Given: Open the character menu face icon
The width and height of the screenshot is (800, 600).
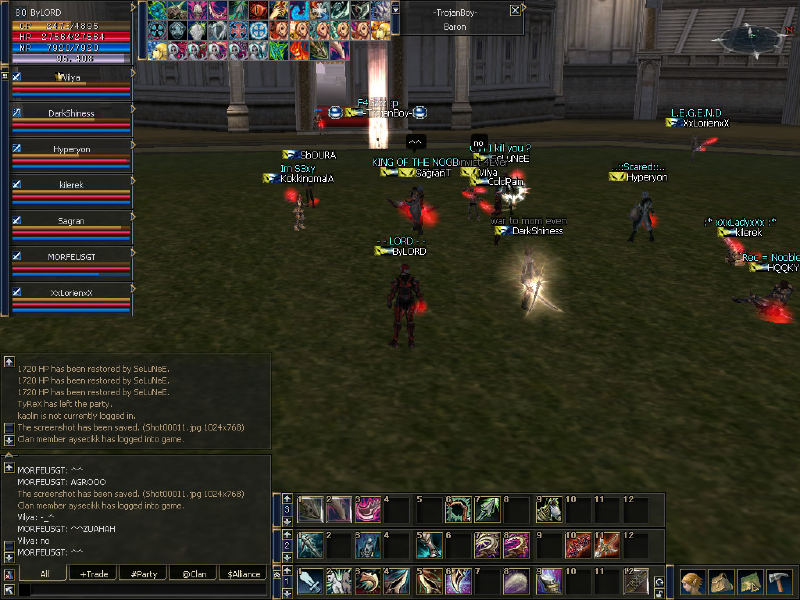Looking at the screenshot, I should (x=692, y=582).
